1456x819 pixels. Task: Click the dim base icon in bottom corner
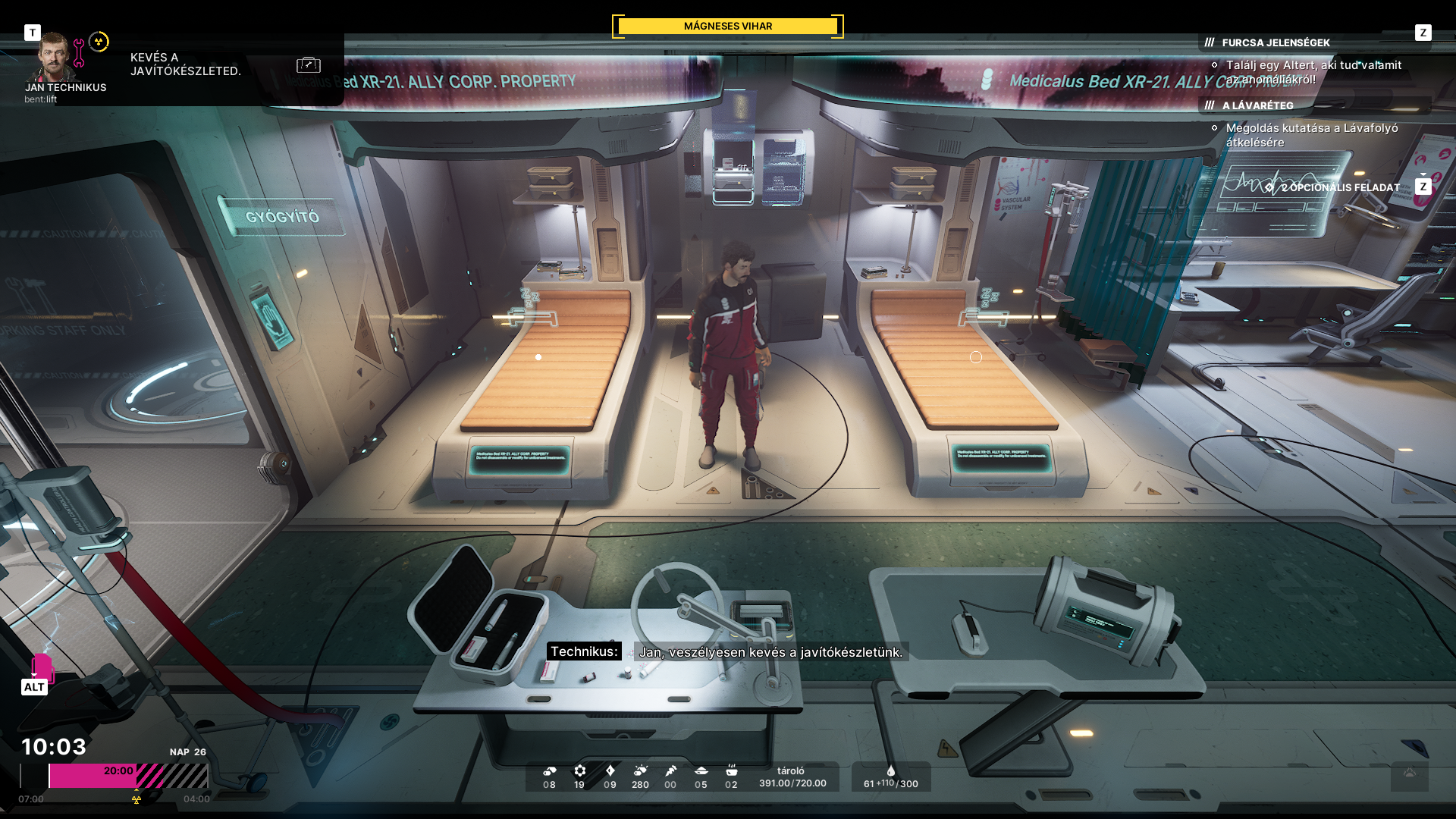[x=1409, y=774]
